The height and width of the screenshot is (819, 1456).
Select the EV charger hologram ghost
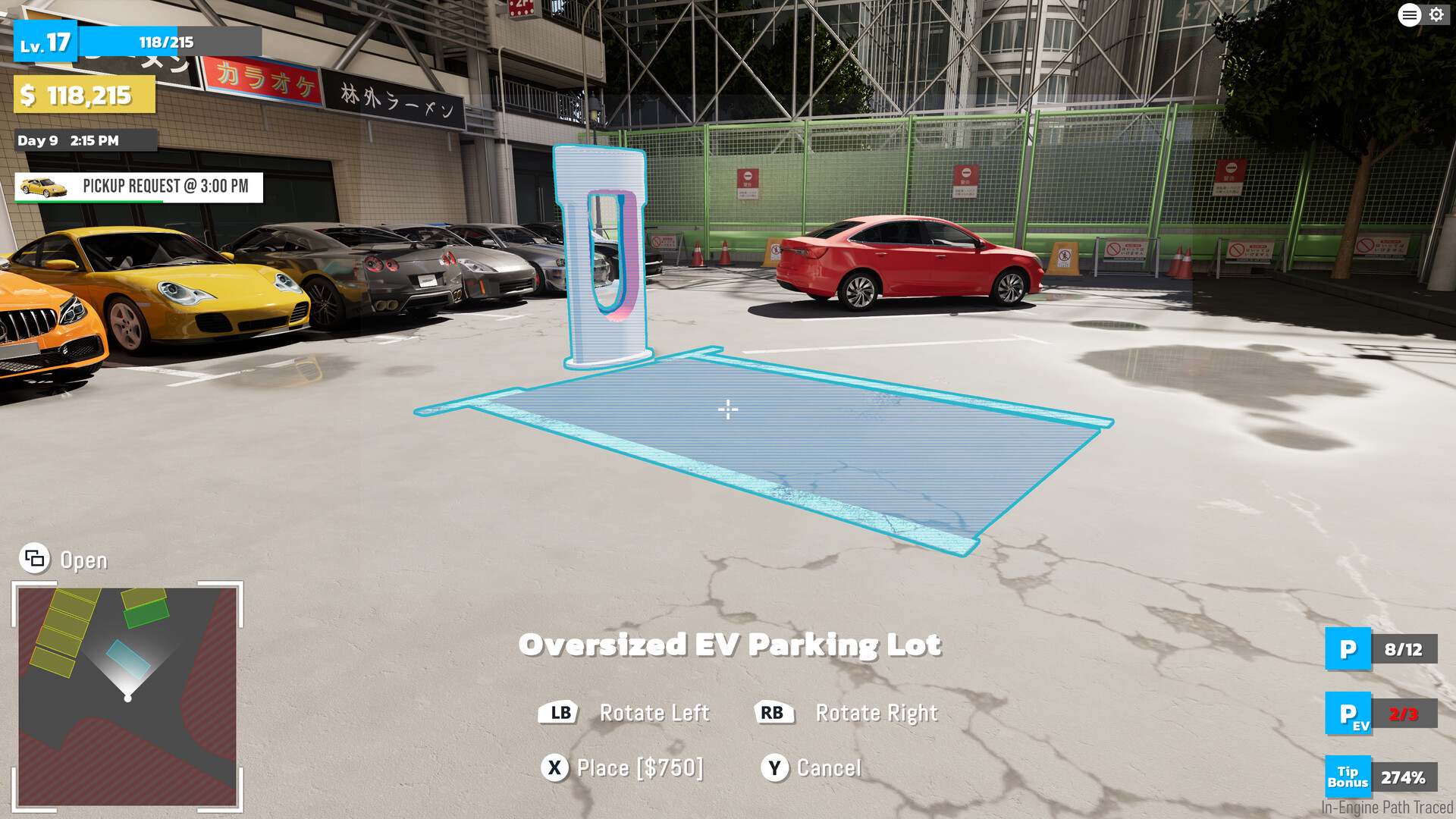pos(603,250)
